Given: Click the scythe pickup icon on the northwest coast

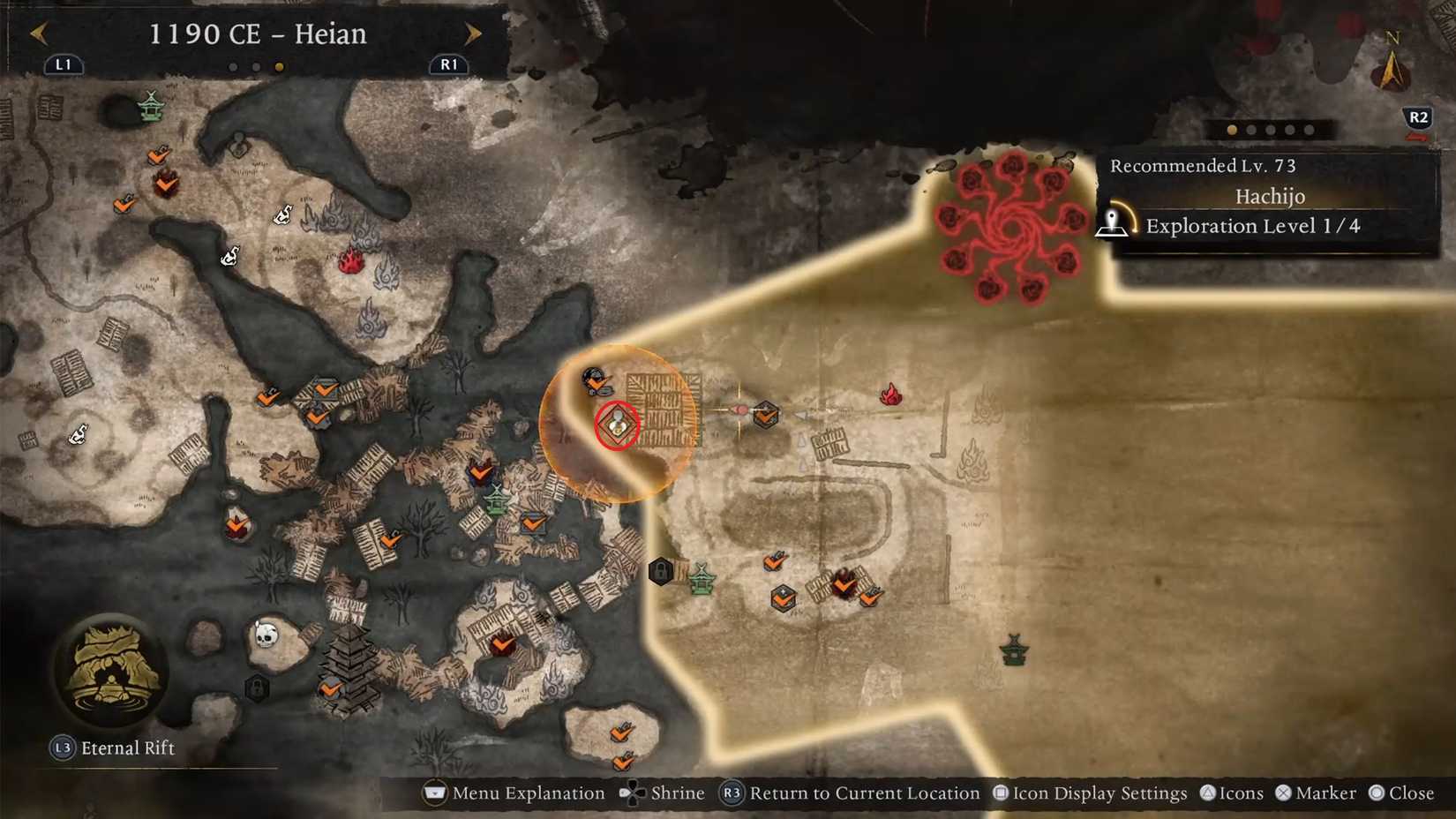Looking at the screenshot, I should tap(284, 214).
